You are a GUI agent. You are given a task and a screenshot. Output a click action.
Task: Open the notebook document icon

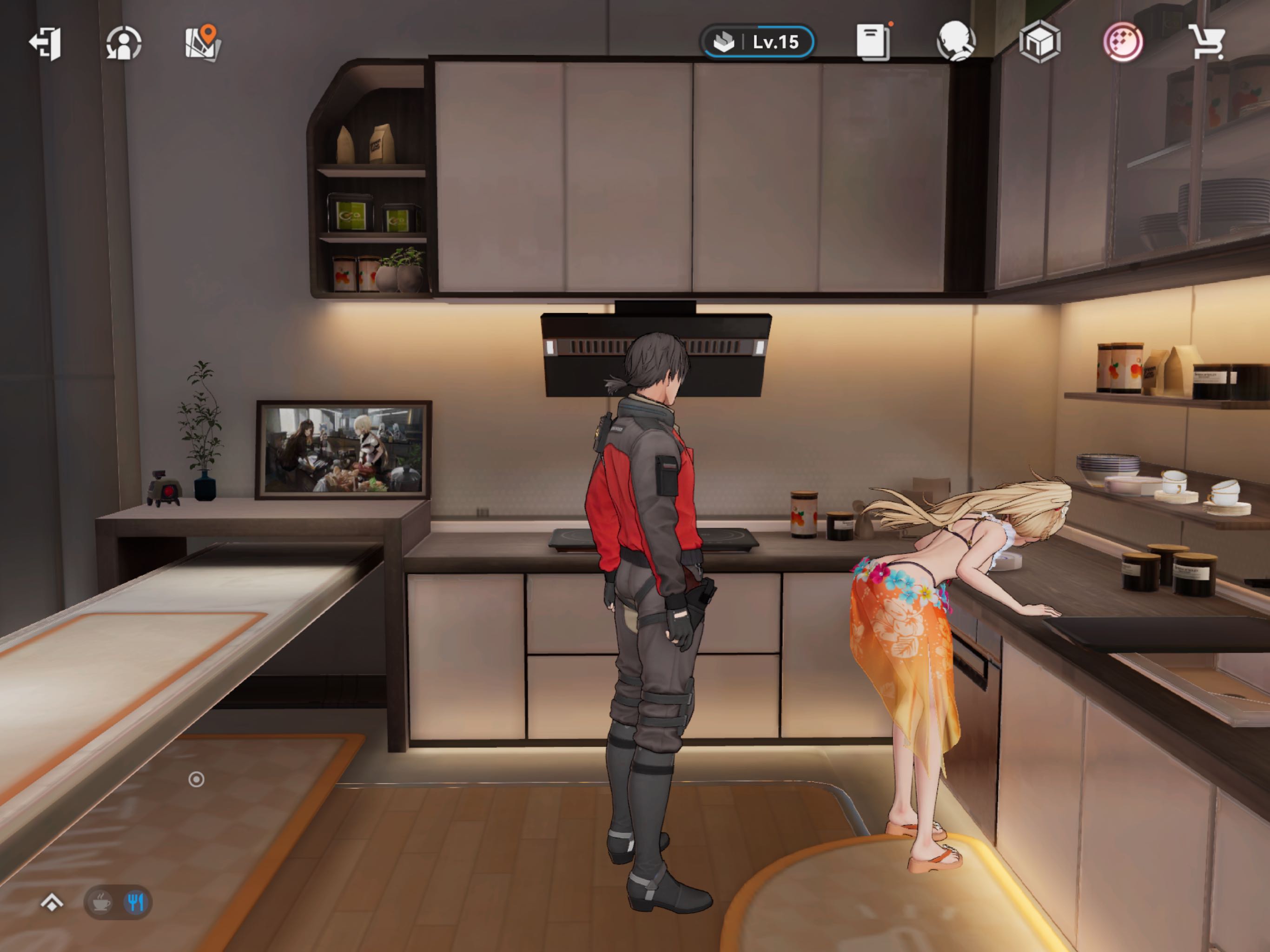(x=873, y=41)
